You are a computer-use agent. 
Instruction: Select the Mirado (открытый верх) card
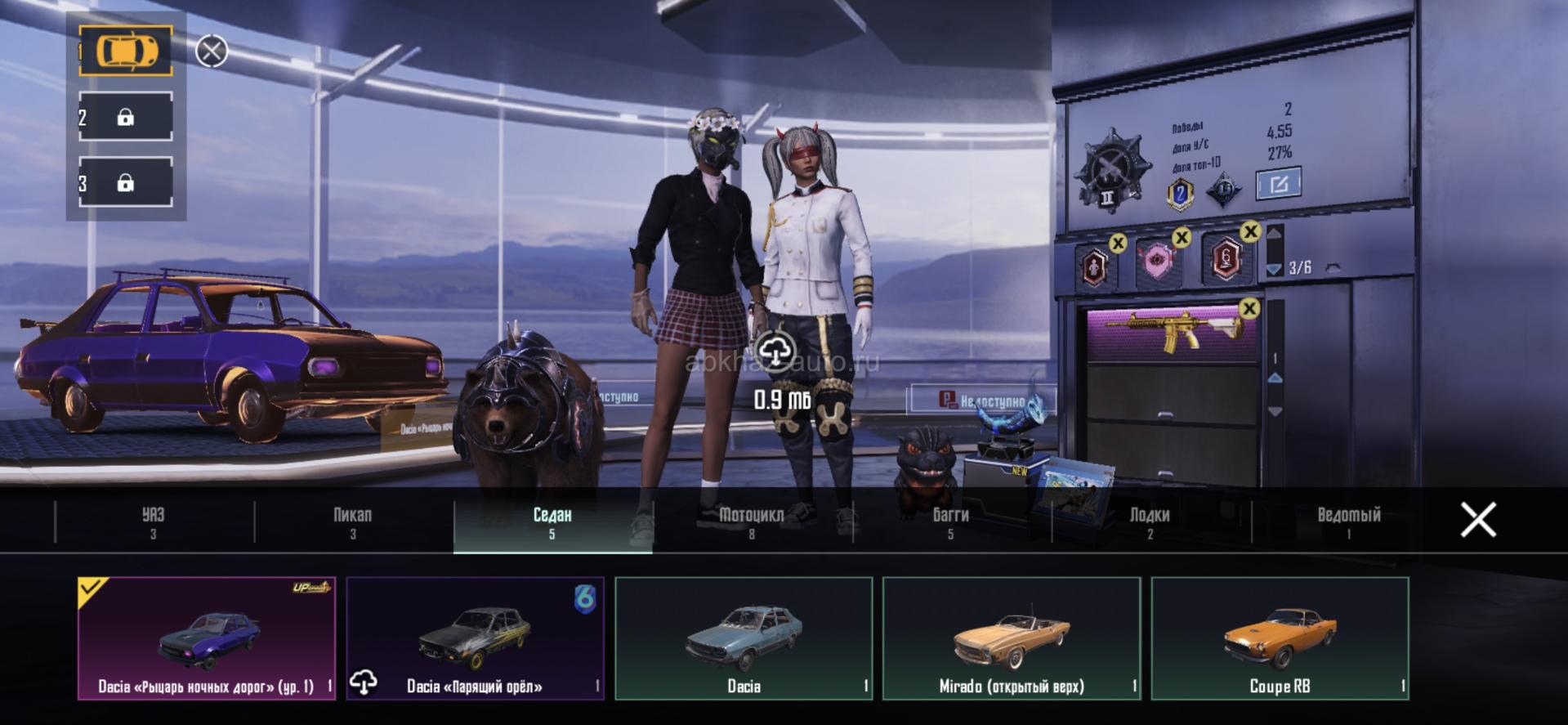[x=1012, y=638]
